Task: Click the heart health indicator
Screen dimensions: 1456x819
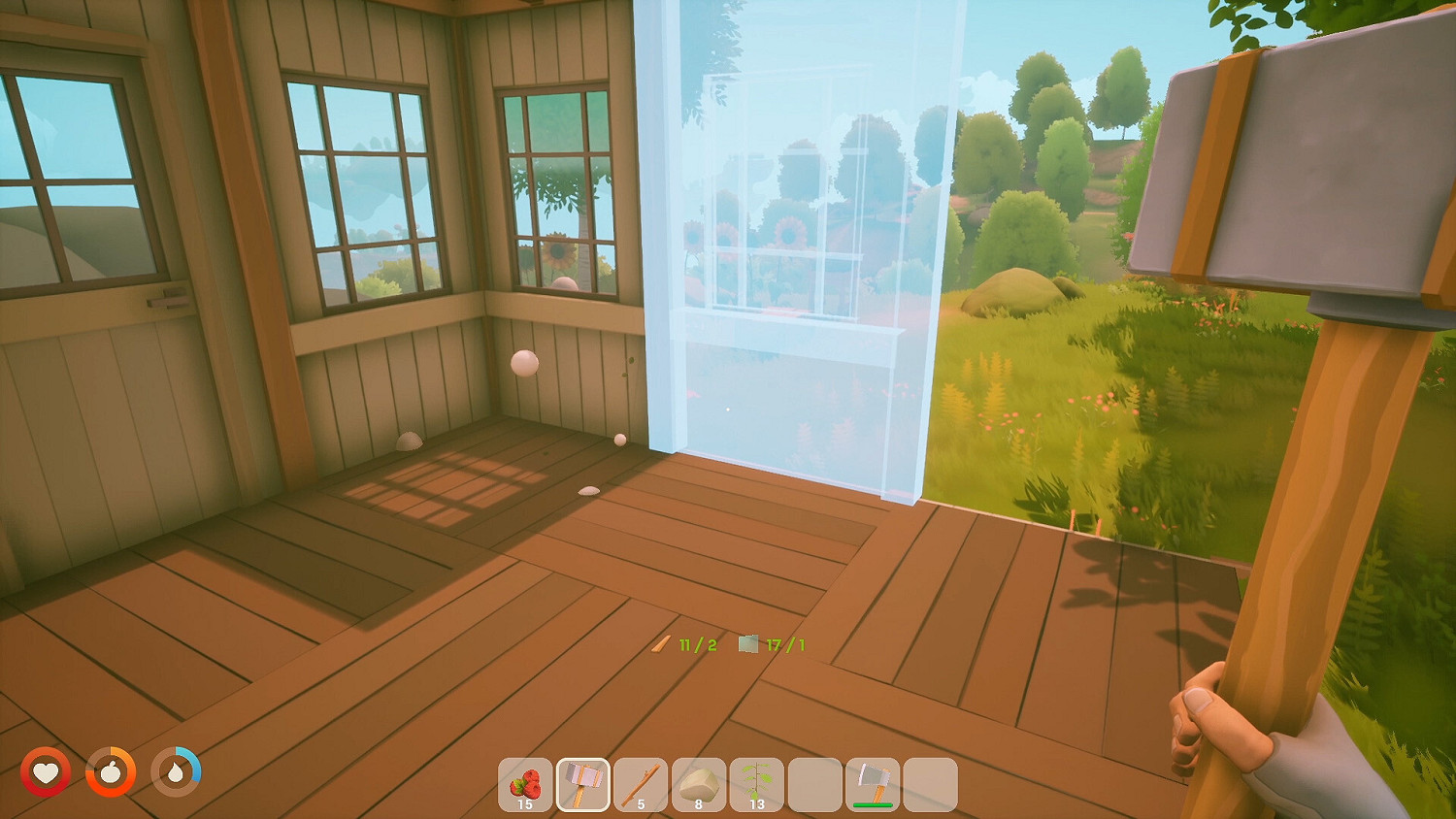Action: [x=46, y=773]
